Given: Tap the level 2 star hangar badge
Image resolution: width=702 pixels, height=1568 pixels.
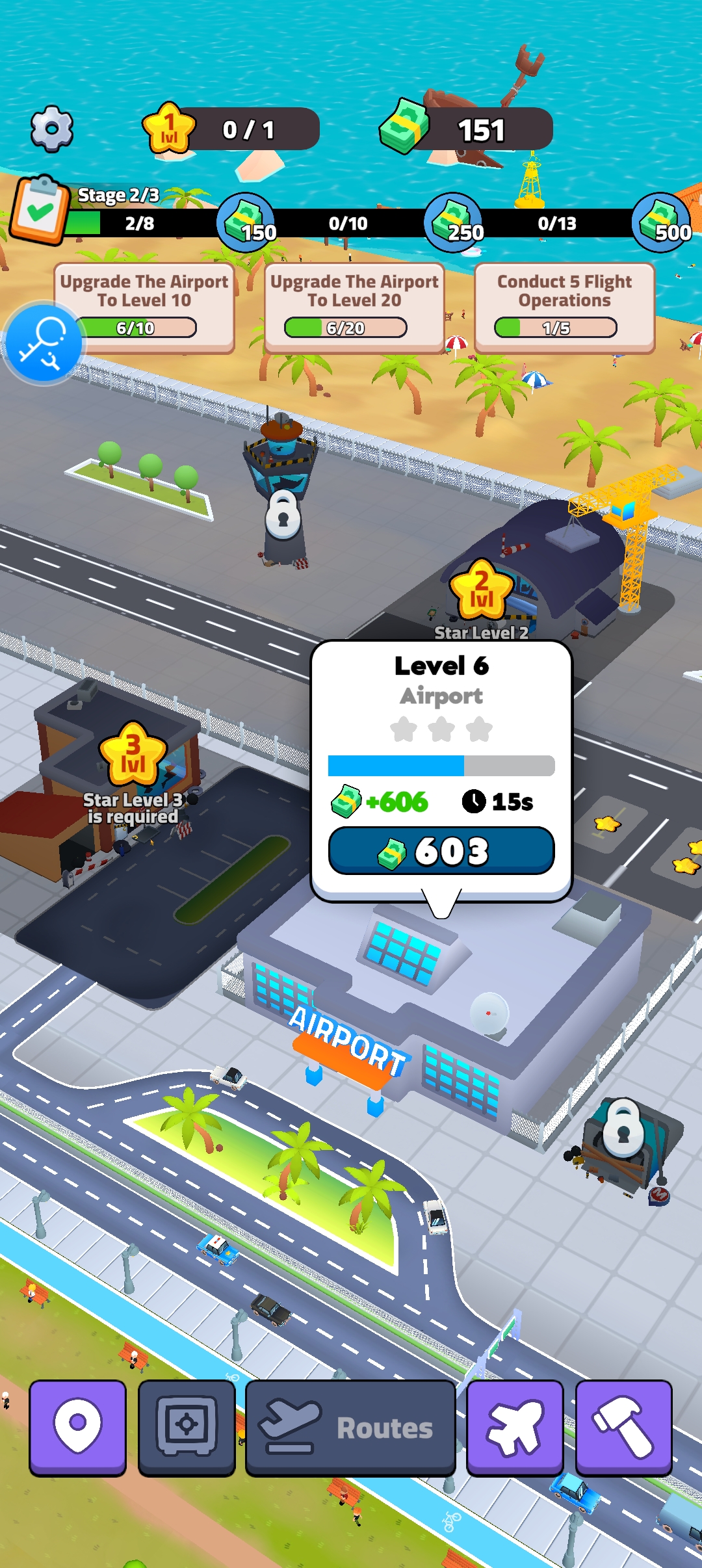Looking at the screenshot, I should [x=482, y=590].
